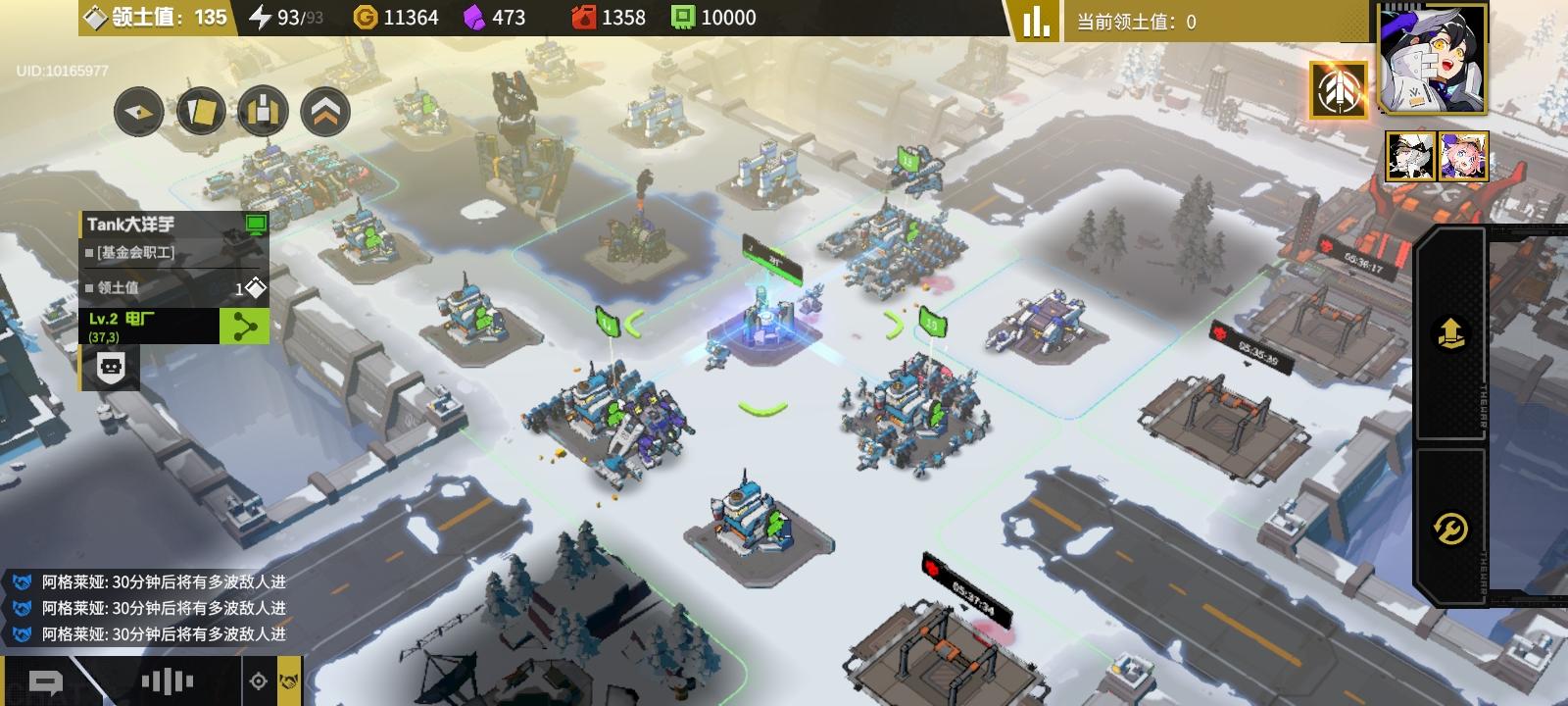1568x706 pixels.
Task: Select the cards deck icon
Action: coord(201,111)
